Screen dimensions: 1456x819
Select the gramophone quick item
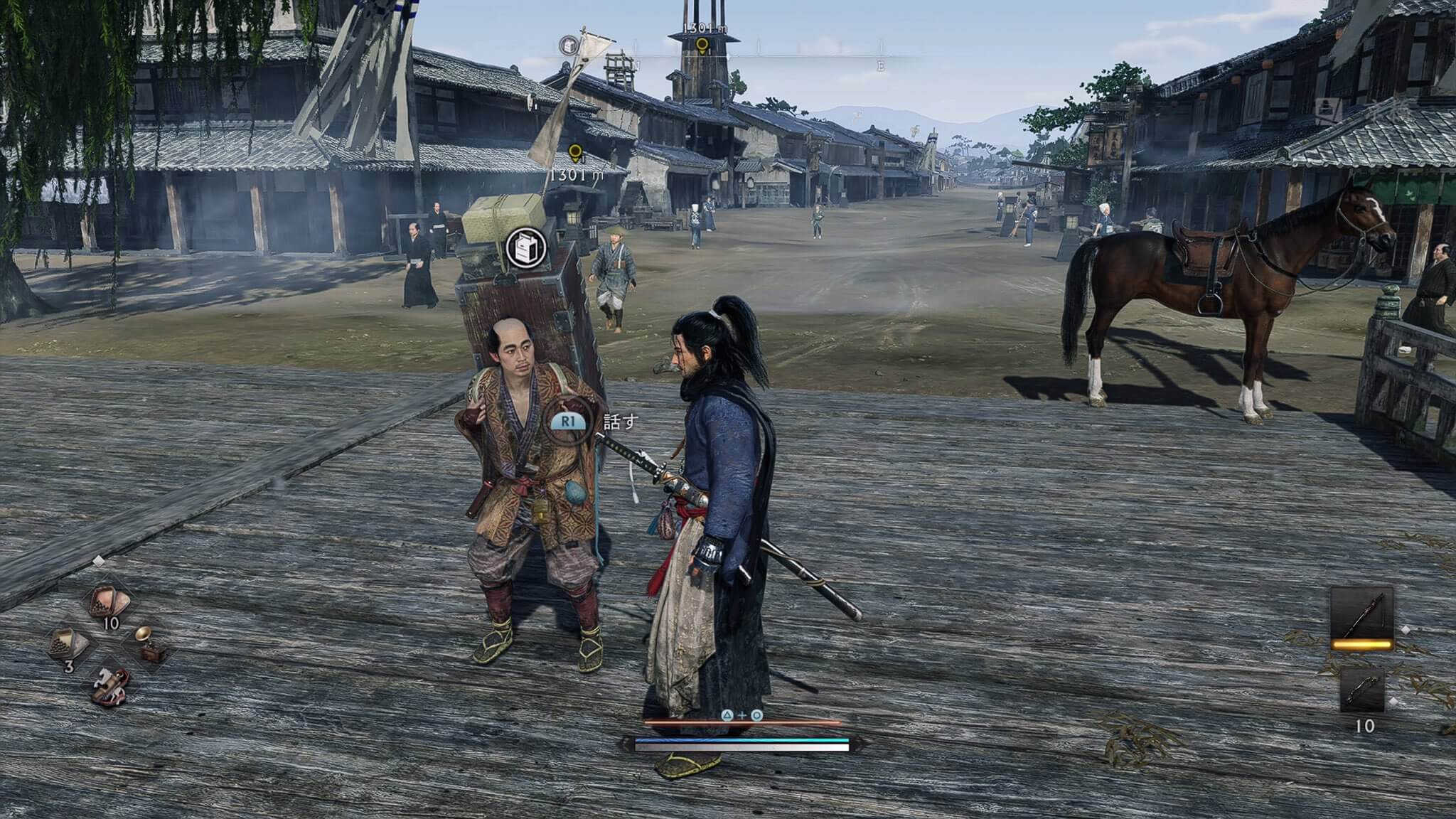149,645
